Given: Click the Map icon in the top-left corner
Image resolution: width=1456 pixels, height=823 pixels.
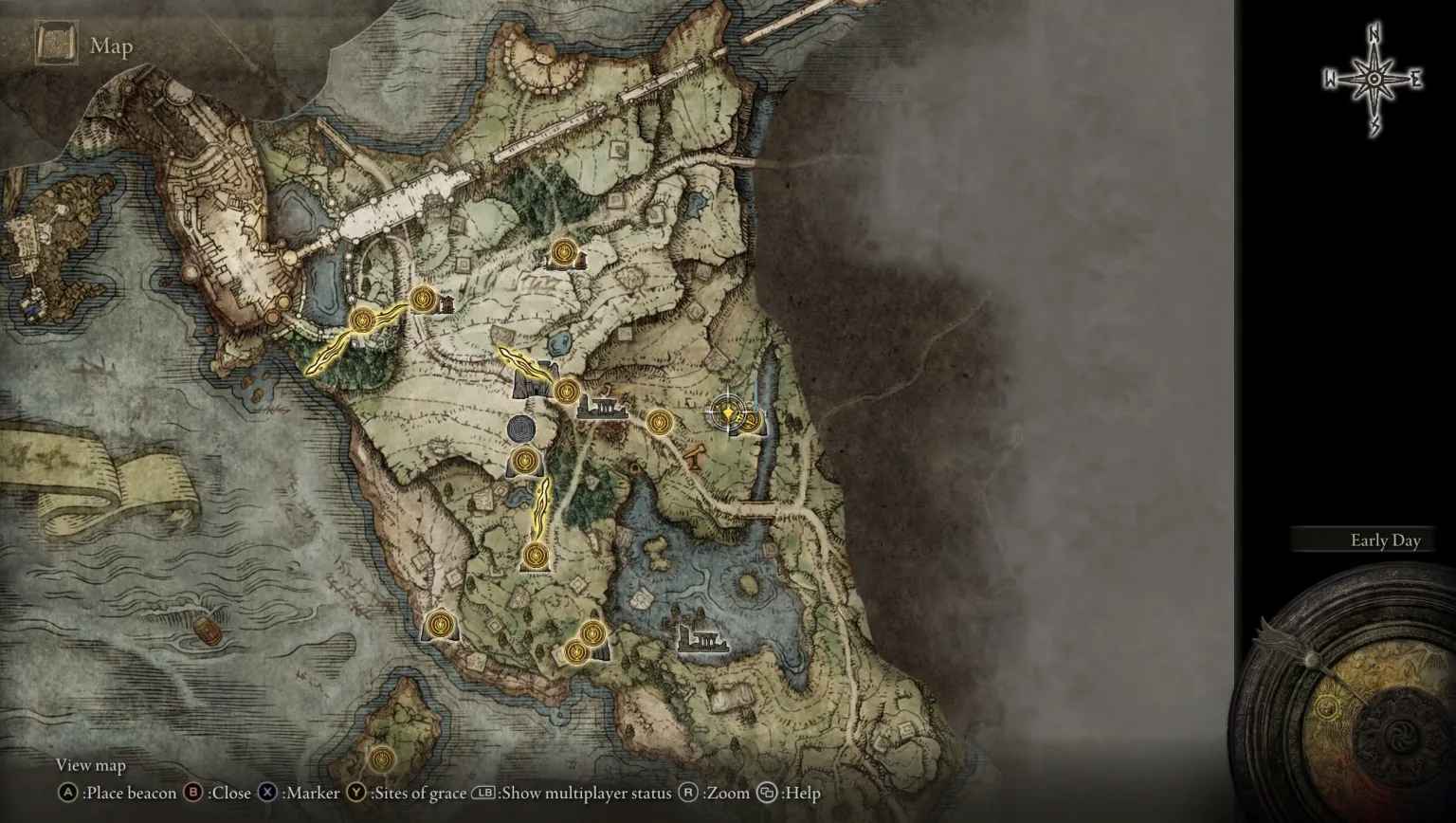Looking at the screenshot, I should (57, 43).
